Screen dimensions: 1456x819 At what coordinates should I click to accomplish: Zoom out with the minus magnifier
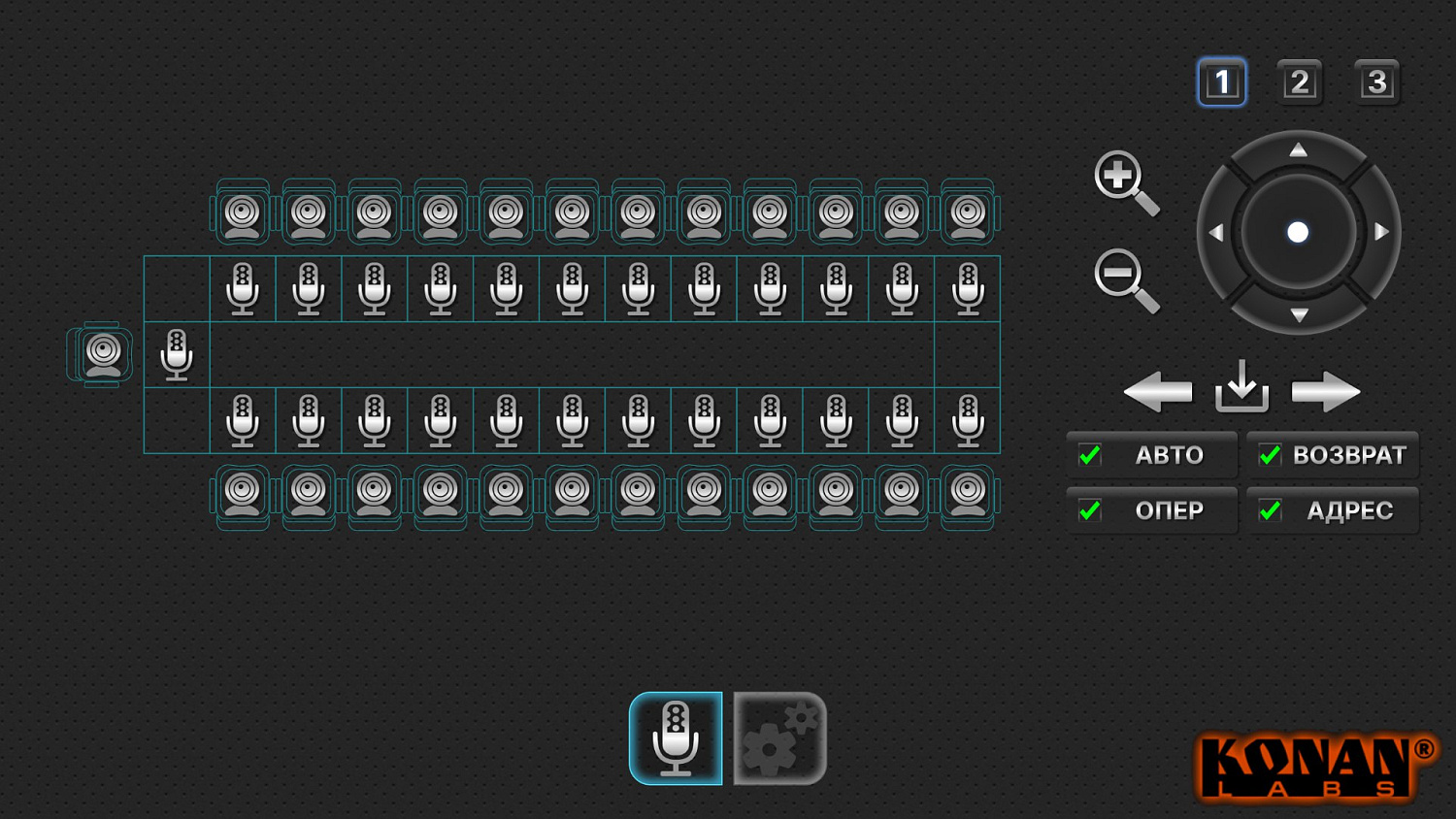1123,279
